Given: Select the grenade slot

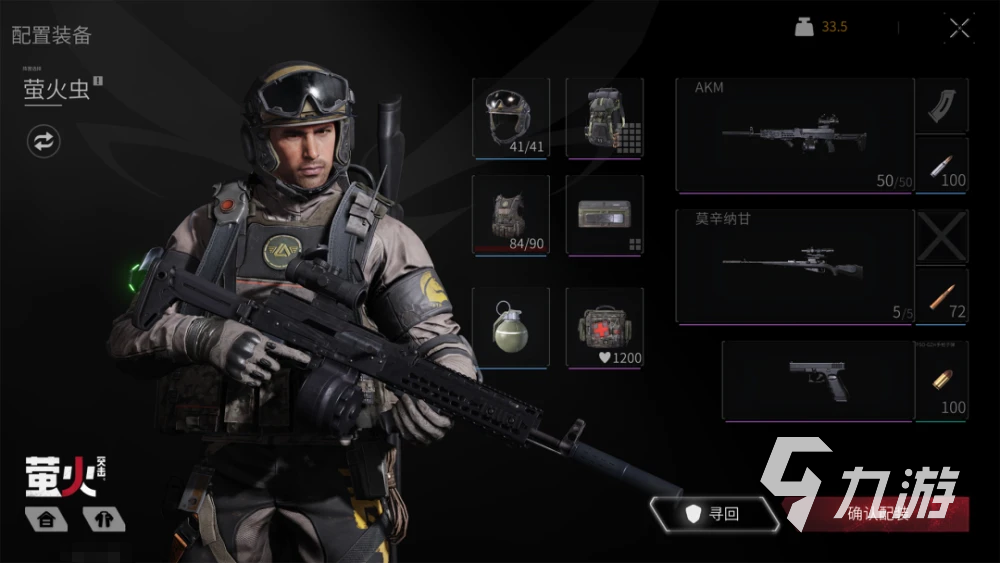Looking at the screenshot, I should point(510,327).
